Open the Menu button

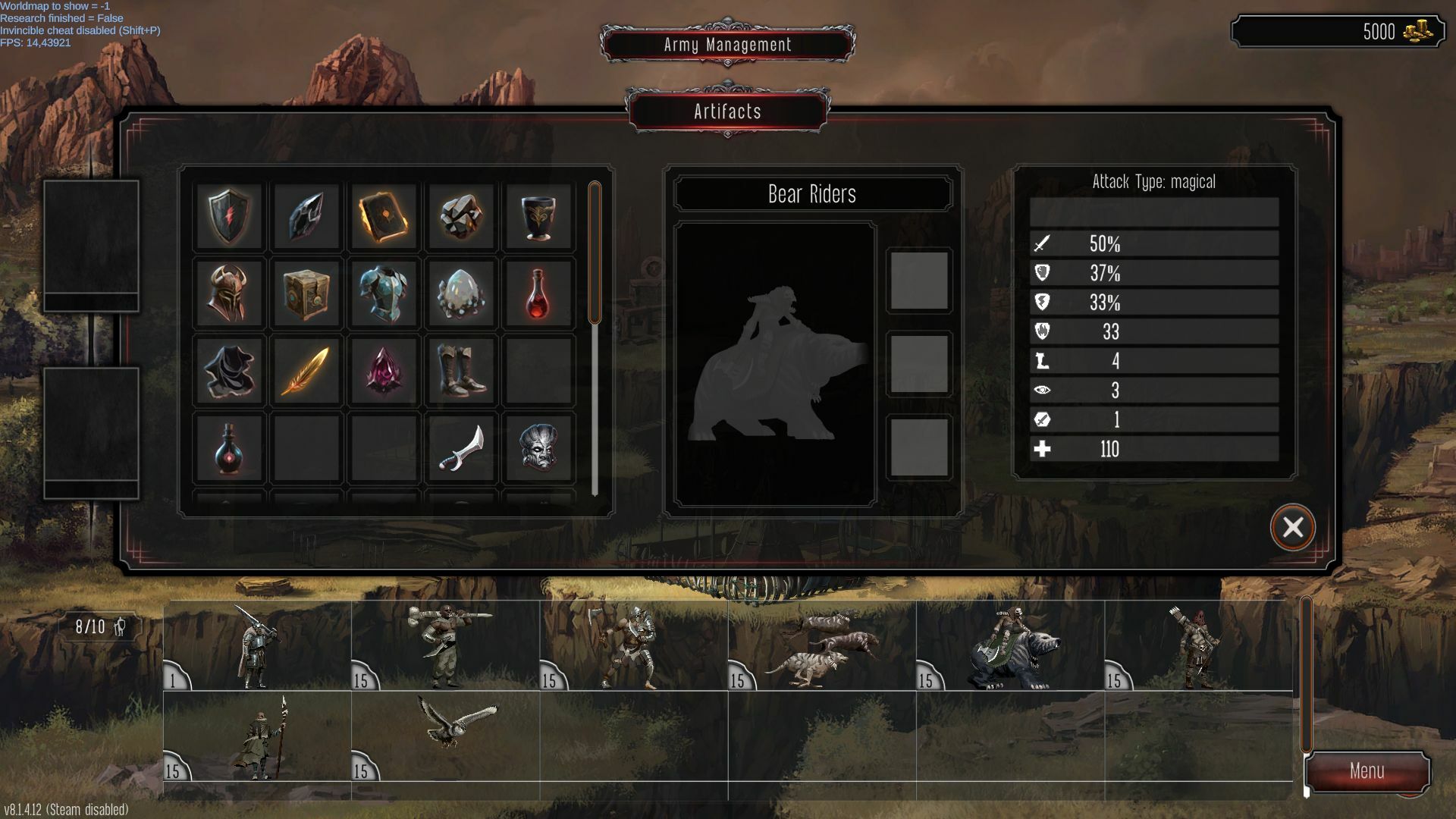(x=1367, y=771)
